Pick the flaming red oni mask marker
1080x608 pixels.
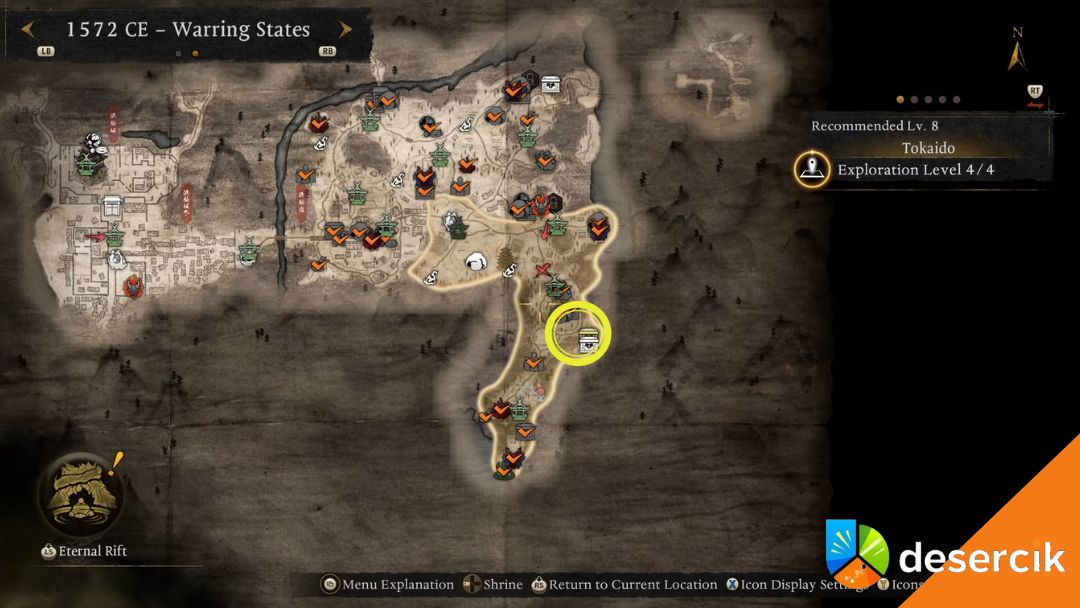tap(133, 288)
